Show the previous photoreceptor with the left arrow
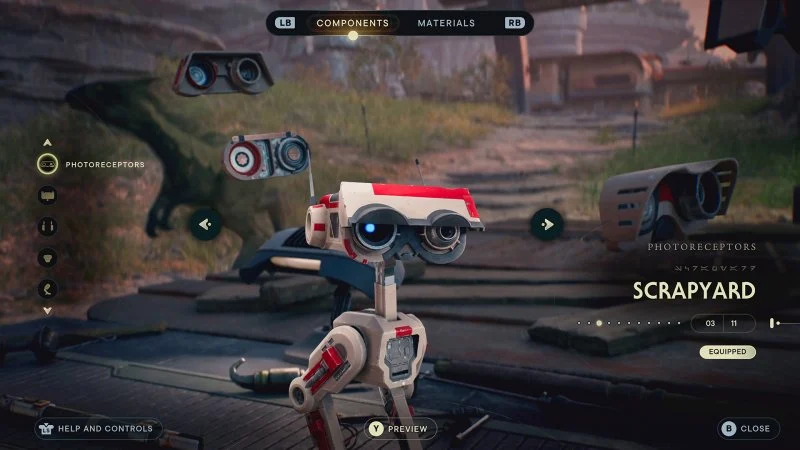Screen dimensions: 800x450 click(x=207, y=224)
